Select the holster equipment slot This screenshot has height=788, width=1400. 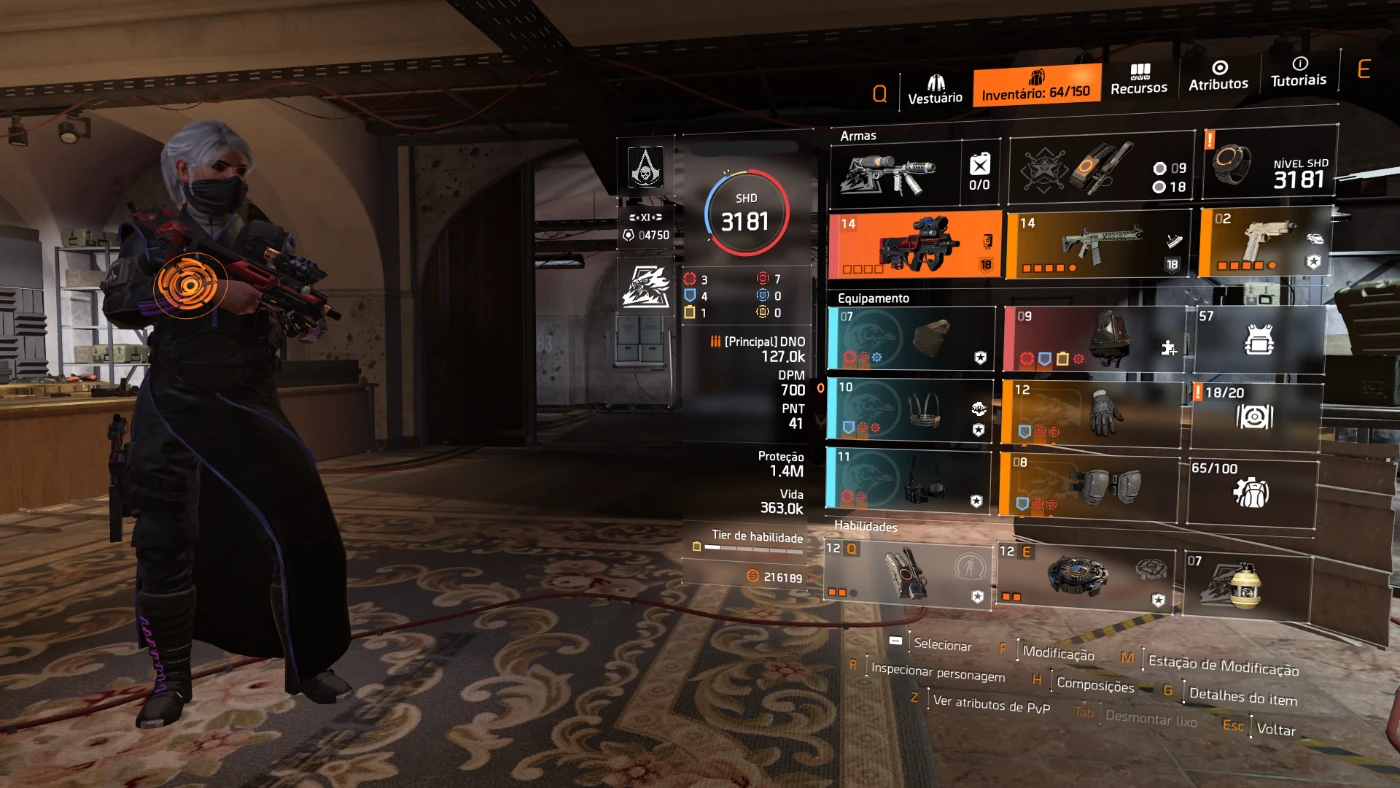click(x=909, y=482)
